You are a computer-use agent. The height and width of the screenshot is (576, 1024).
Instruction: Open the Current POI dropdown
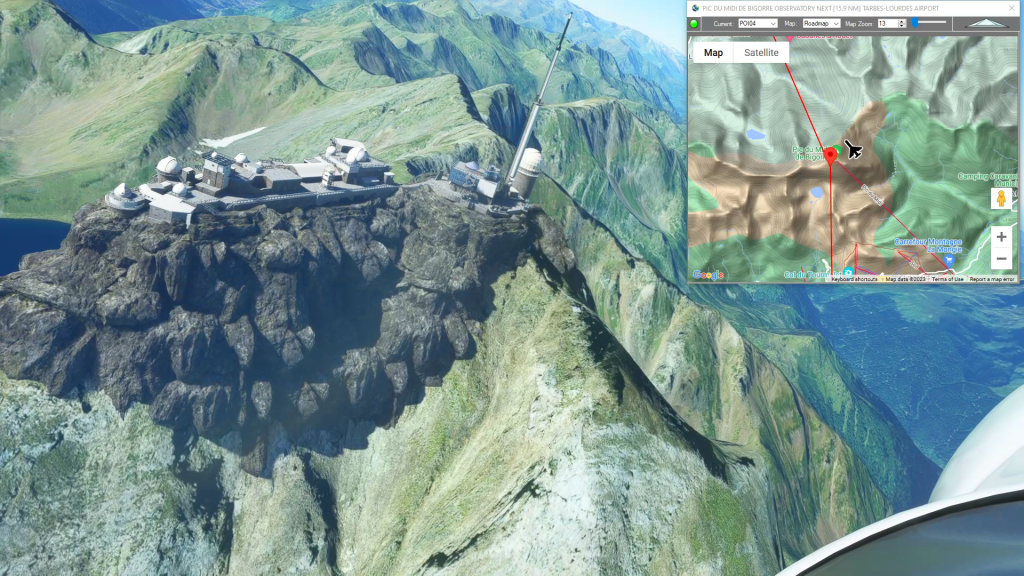click(x=758, y=23)
